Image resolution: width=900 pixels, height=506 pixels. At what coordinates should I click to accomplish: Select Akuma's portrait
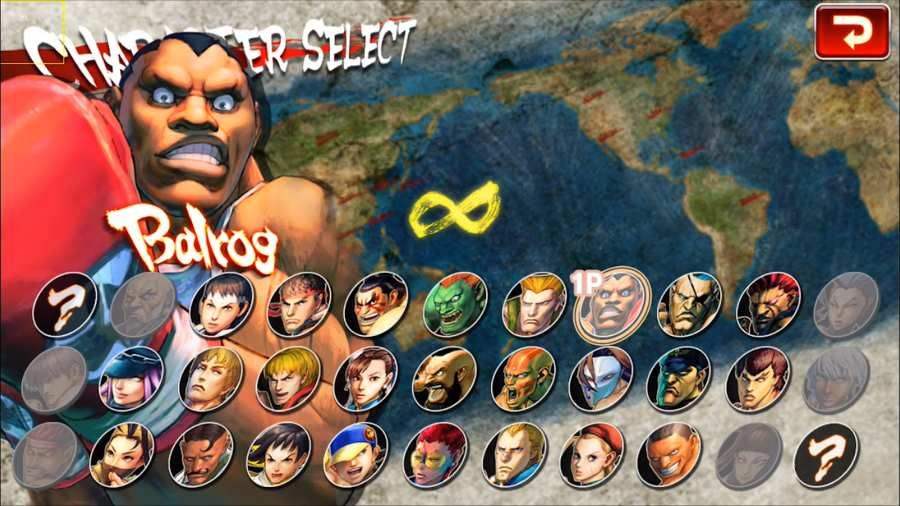(x=768, y=303)
